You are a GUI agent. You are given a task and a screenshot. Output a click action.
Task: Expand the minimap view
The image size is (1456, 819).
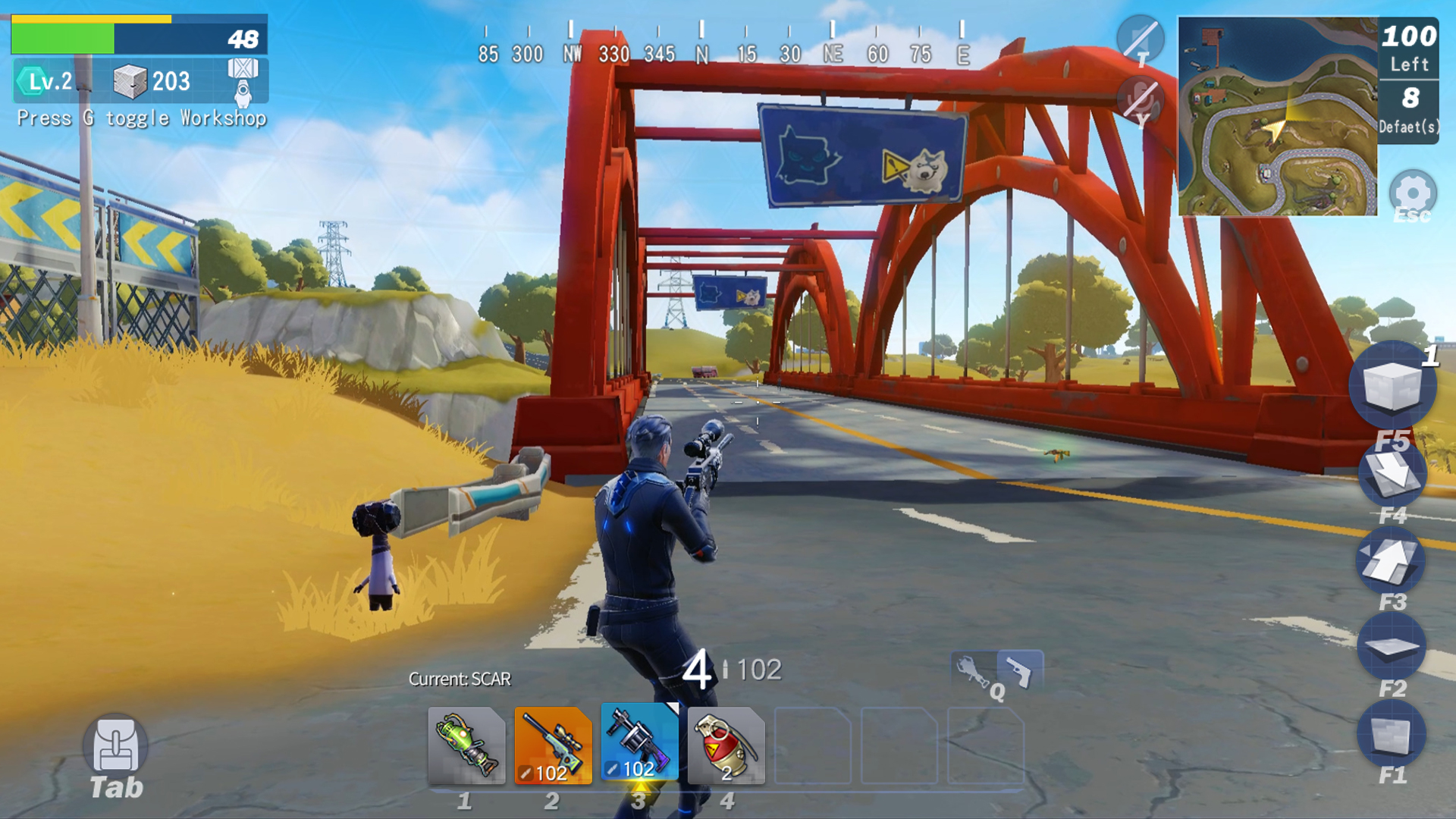(1278, 118)
